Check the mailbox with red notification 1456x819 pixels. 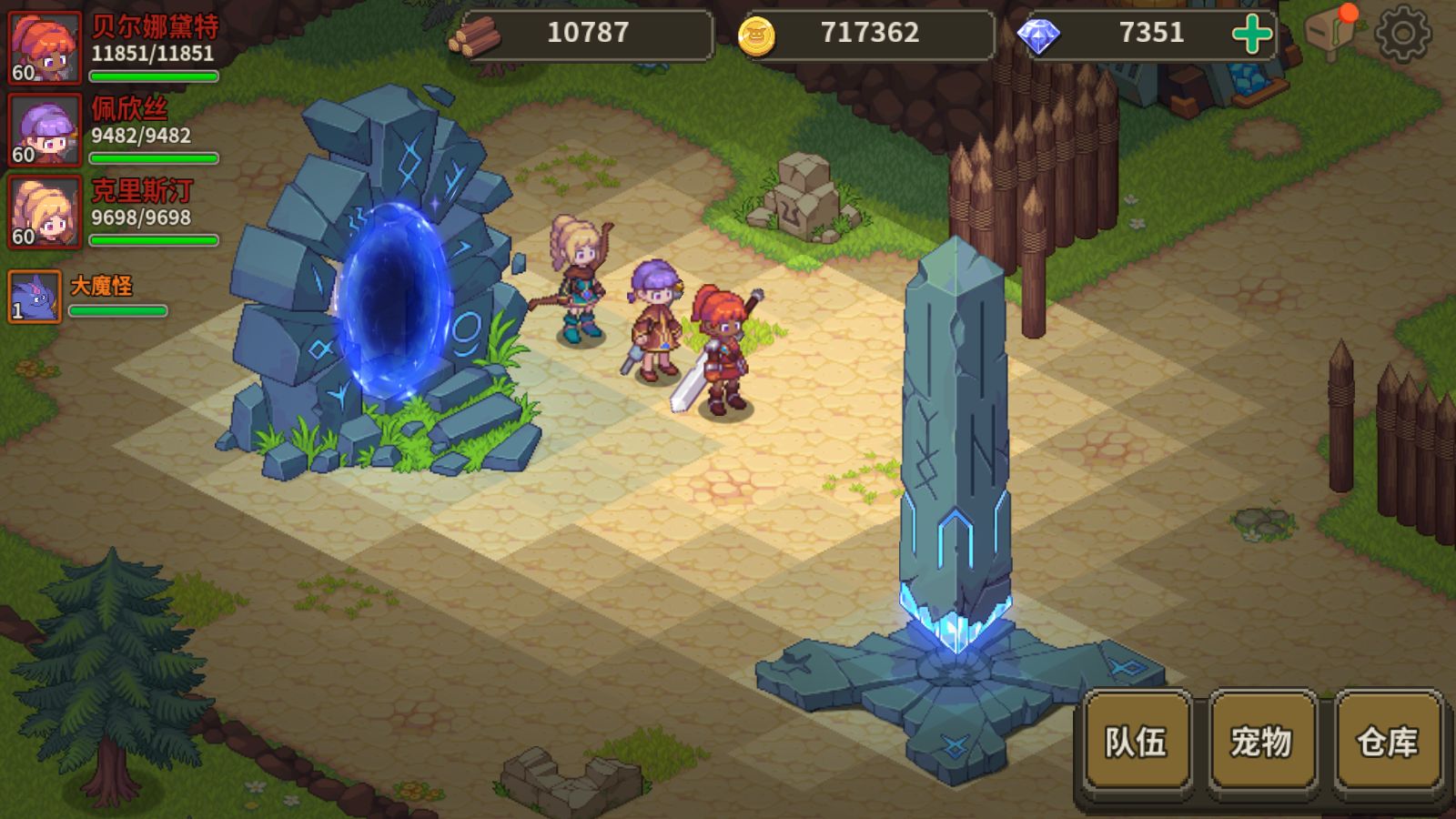click(x=1330, y=32)
